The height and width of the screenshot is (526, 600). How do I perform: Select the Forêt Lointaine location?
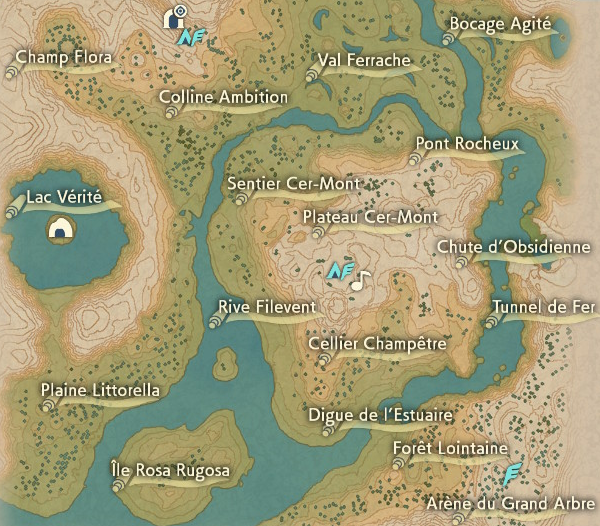pyautogui.click(x=450, y=449)
